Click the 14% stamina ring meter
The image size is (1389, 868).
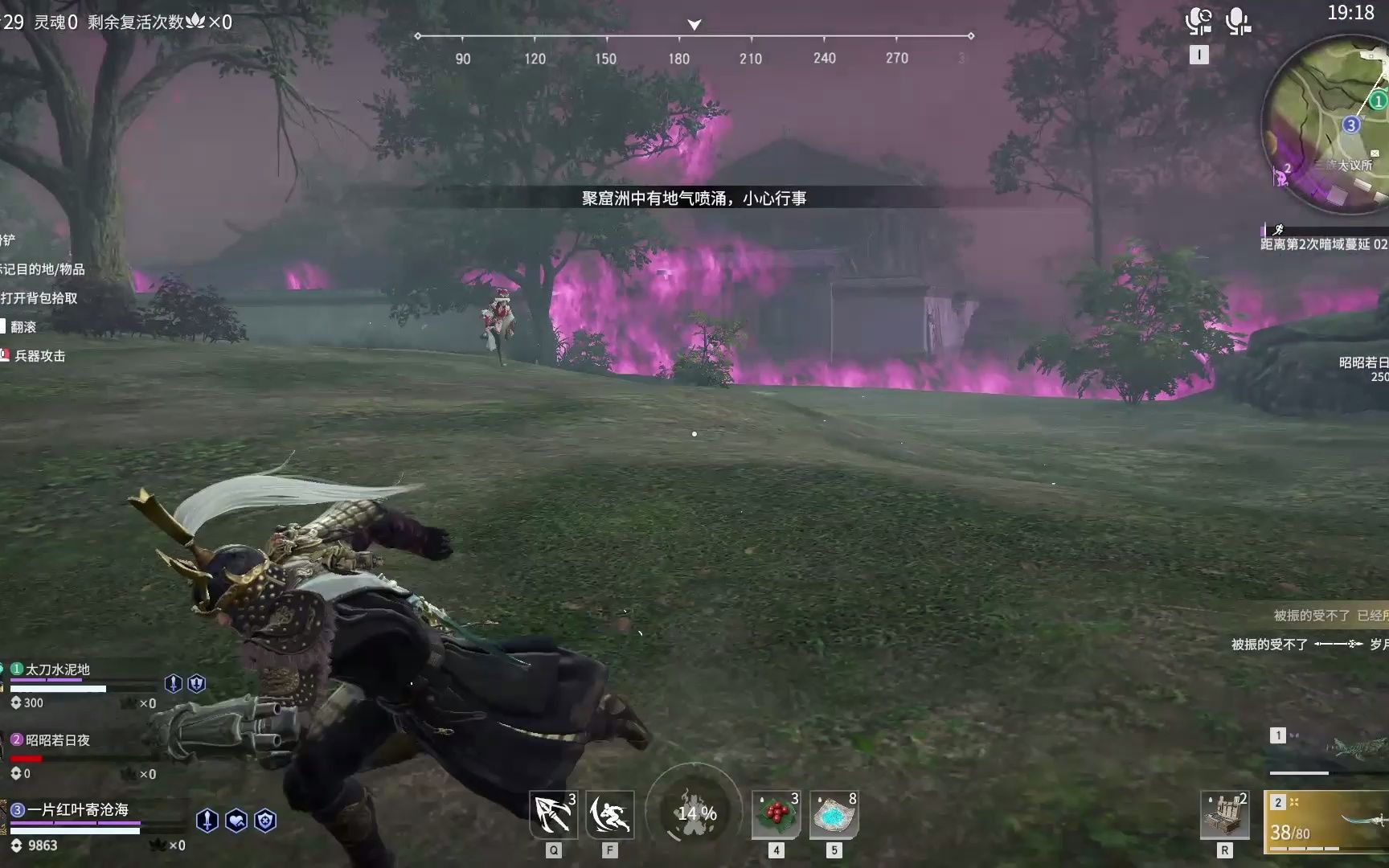pyautogui.click(x=693, y=813)
